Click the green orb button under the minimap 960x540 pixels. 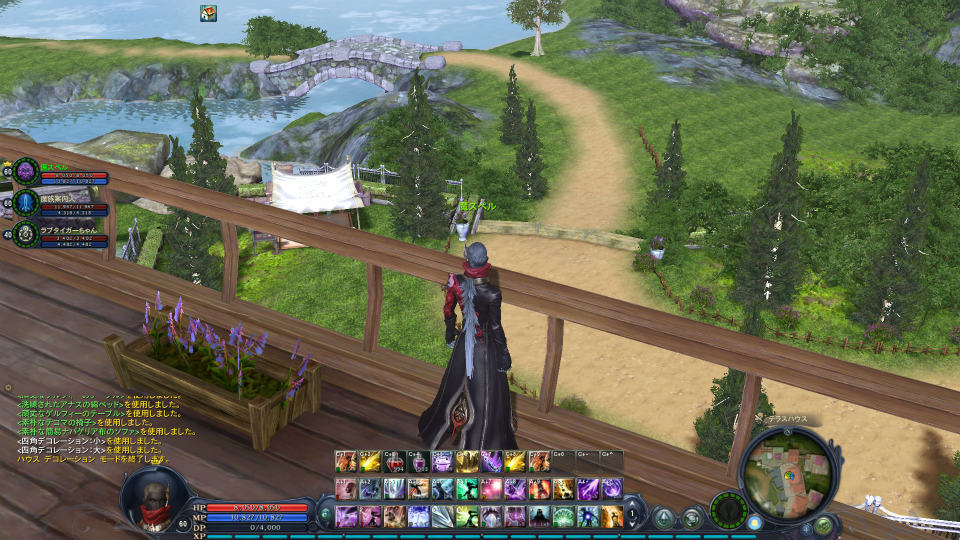(823, 525)
